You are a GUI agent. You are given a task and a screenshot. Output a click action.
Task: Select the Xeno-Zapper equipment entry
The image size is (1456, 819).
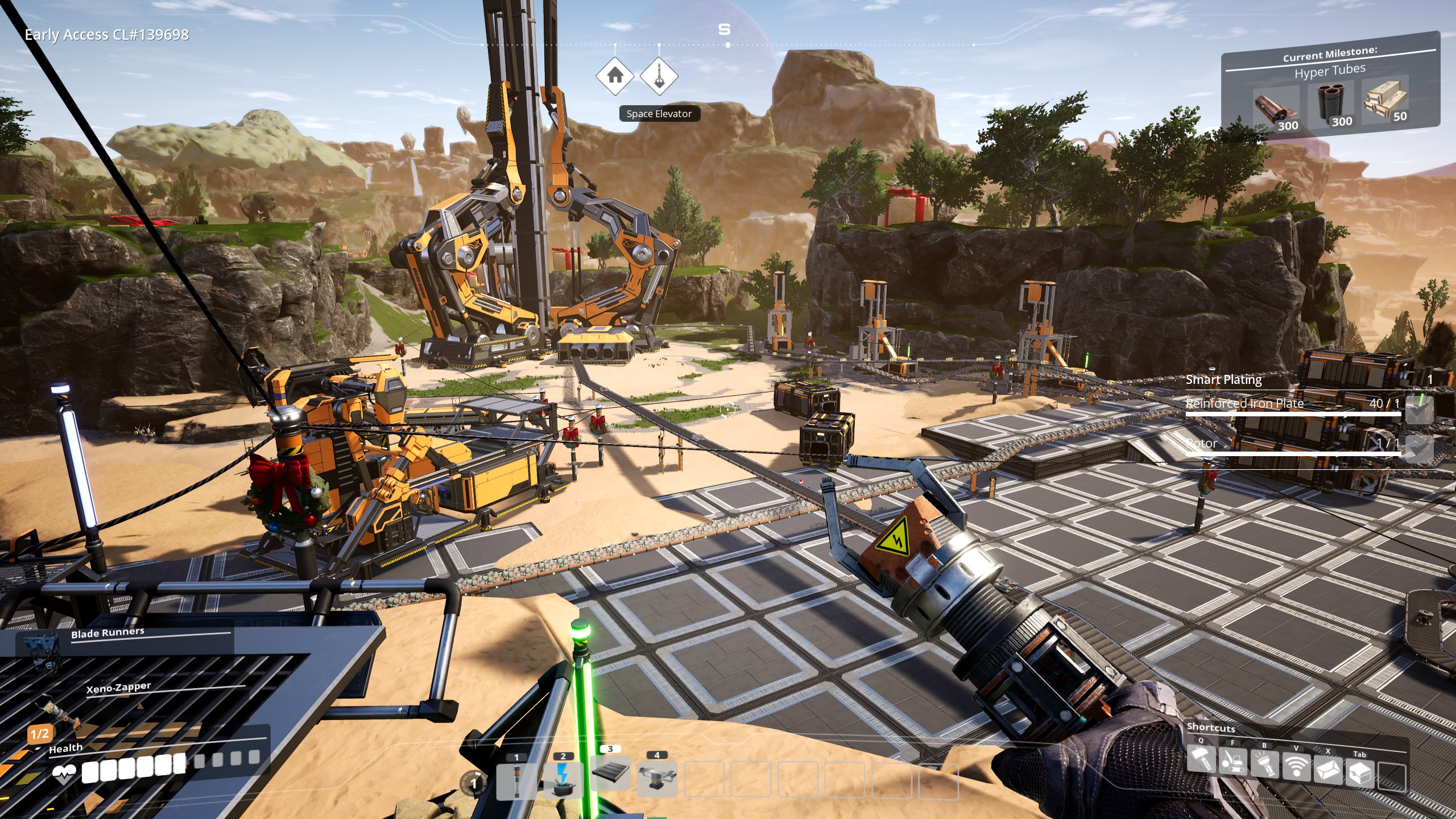pyautogui.click(x=118, y=688)
